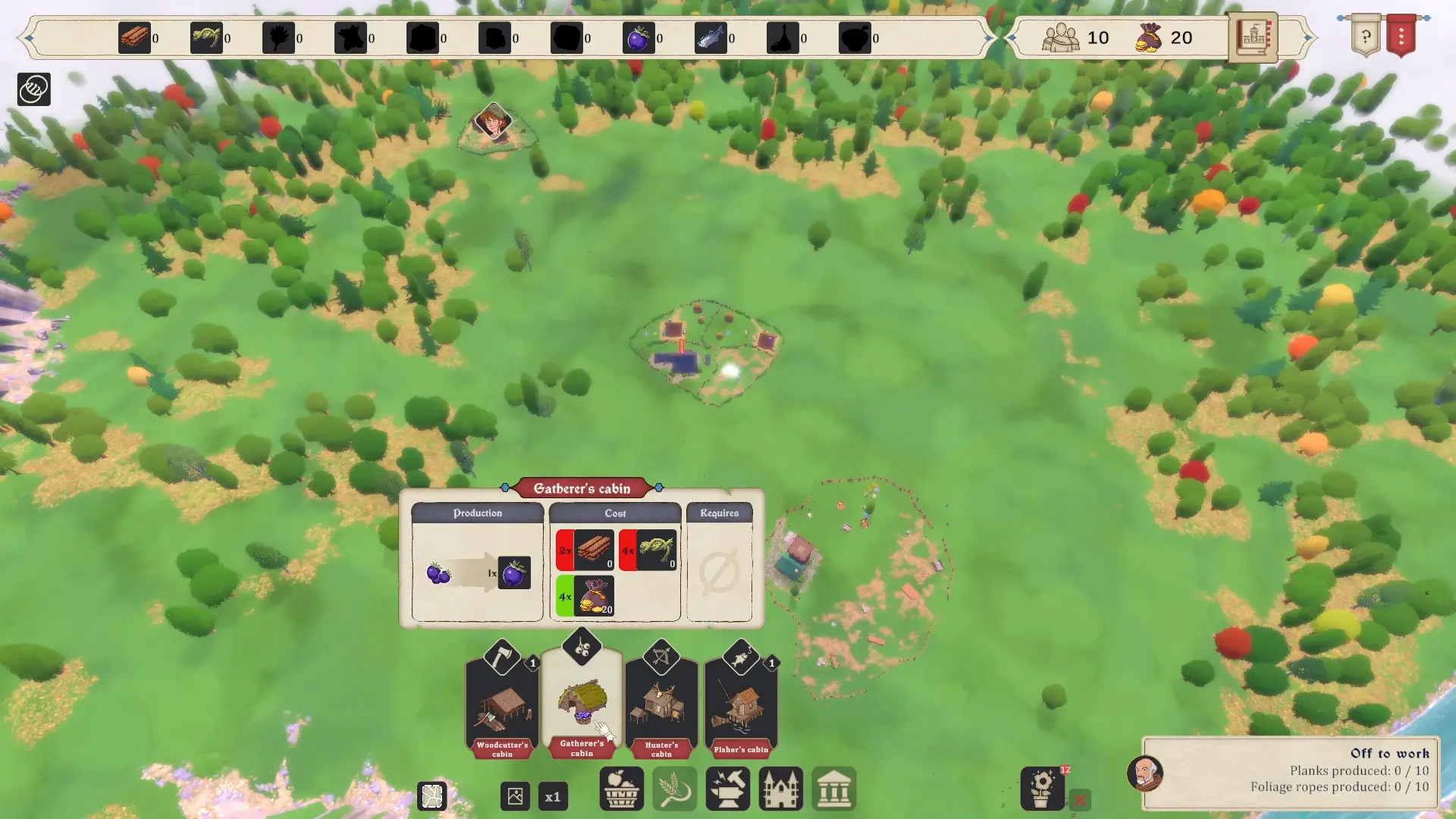
Task: Open the flower pot decorations menu
Action: tap(1043, 789)
